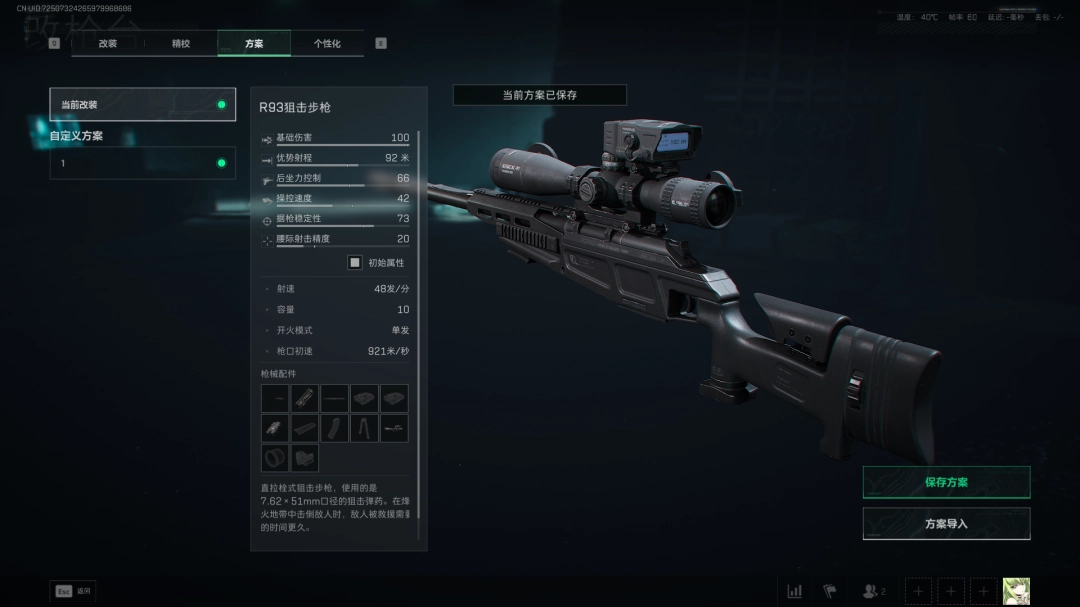This screenshot has width=1080, height=607.
Task: Switch to the 改装 tab
Action: (108, 44)
